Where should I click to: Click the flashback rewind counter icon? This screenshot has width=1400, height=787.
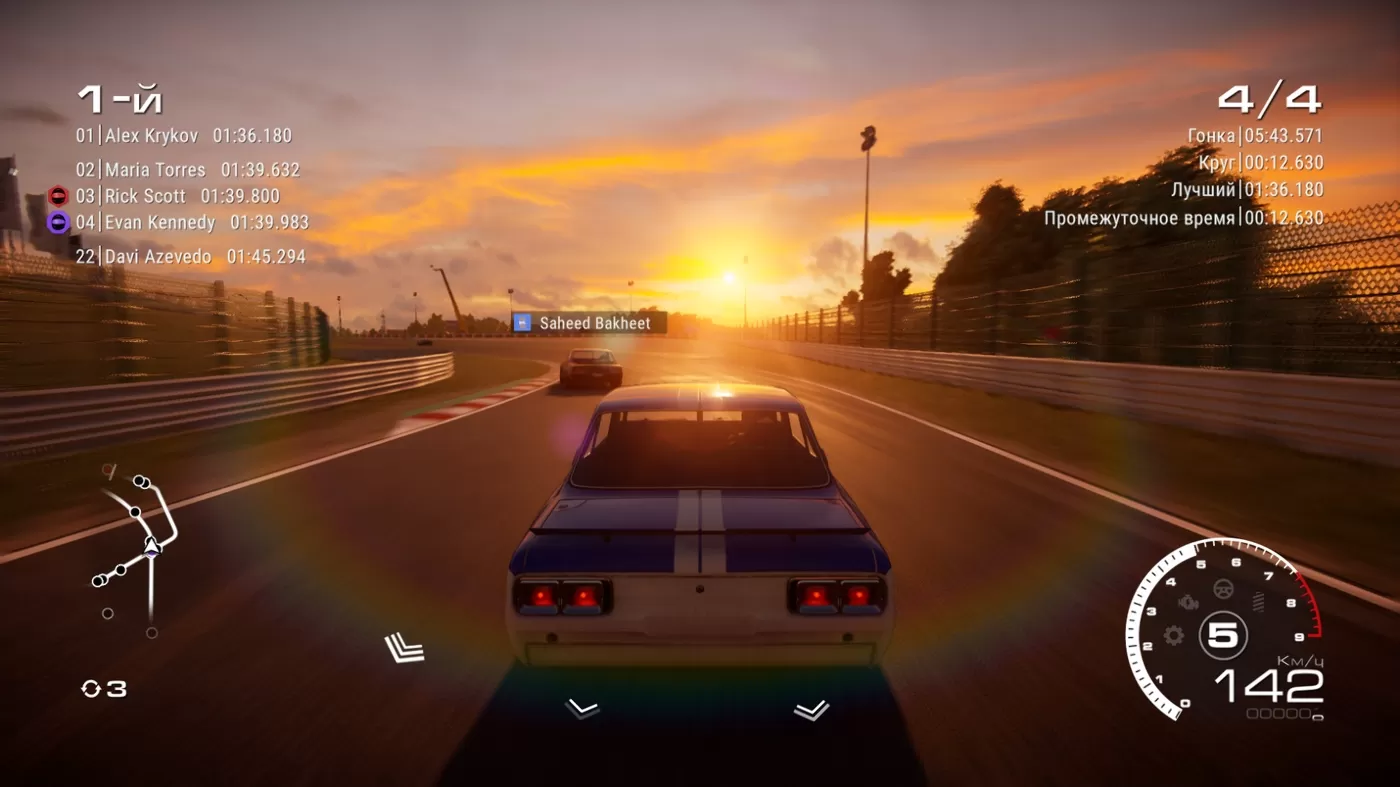click(x=91, y=689)
